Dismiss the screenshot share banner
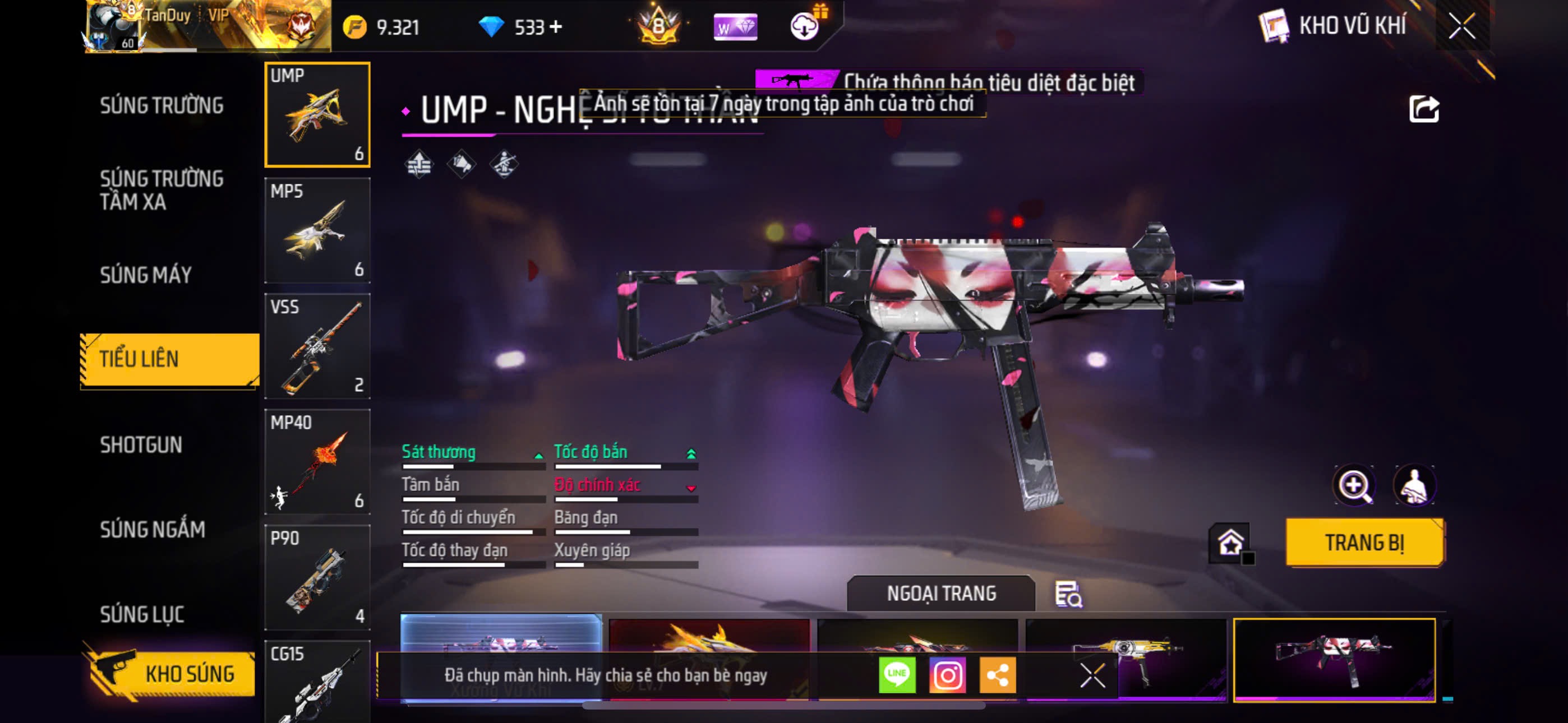Viewport: 1568px width, 723px height. click(x=1092, y=675)
